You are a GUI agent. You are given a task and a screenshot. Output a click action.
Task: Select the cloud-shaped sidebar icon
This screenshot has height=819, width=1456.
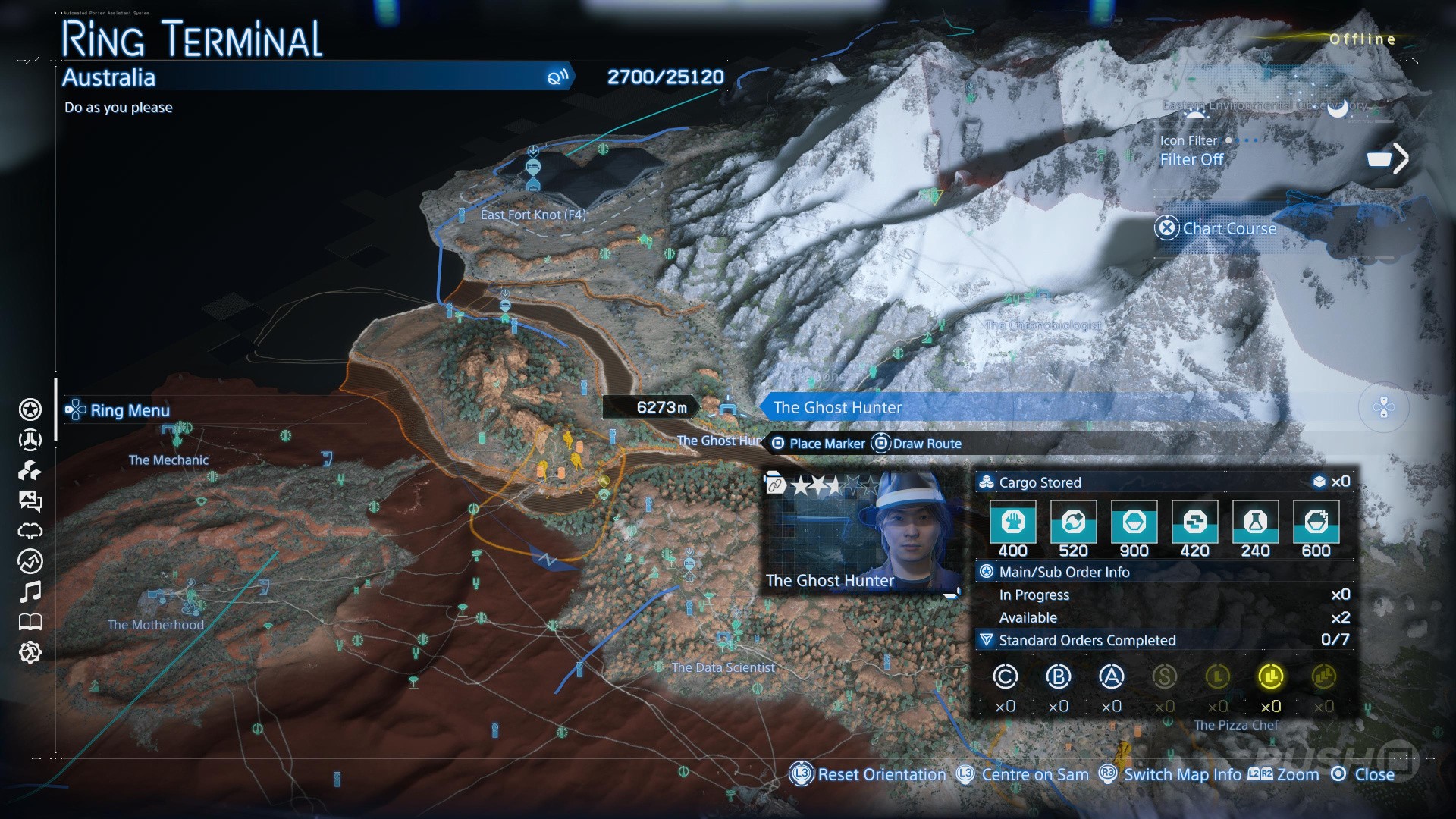click(x=30, y=531)
